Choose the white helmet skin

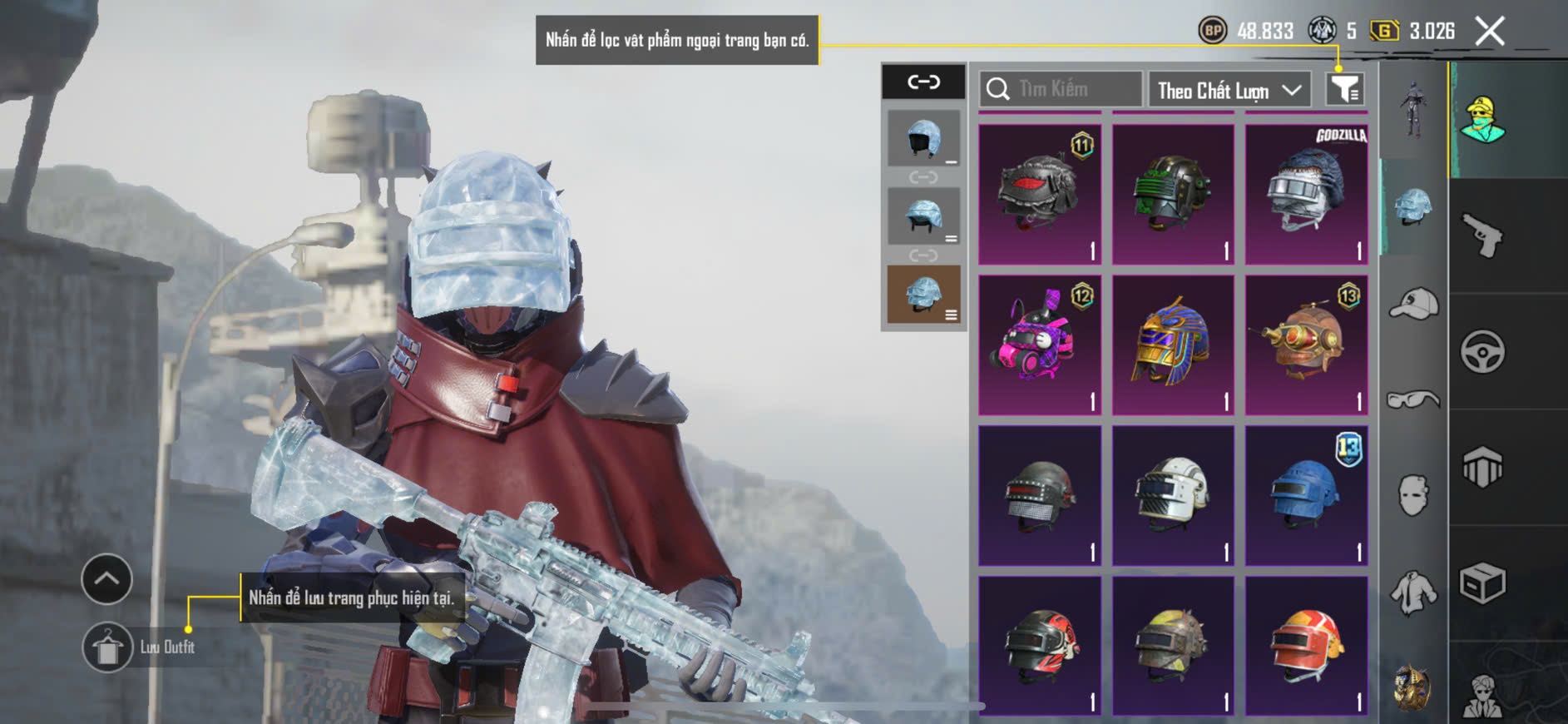point(1173,496)
